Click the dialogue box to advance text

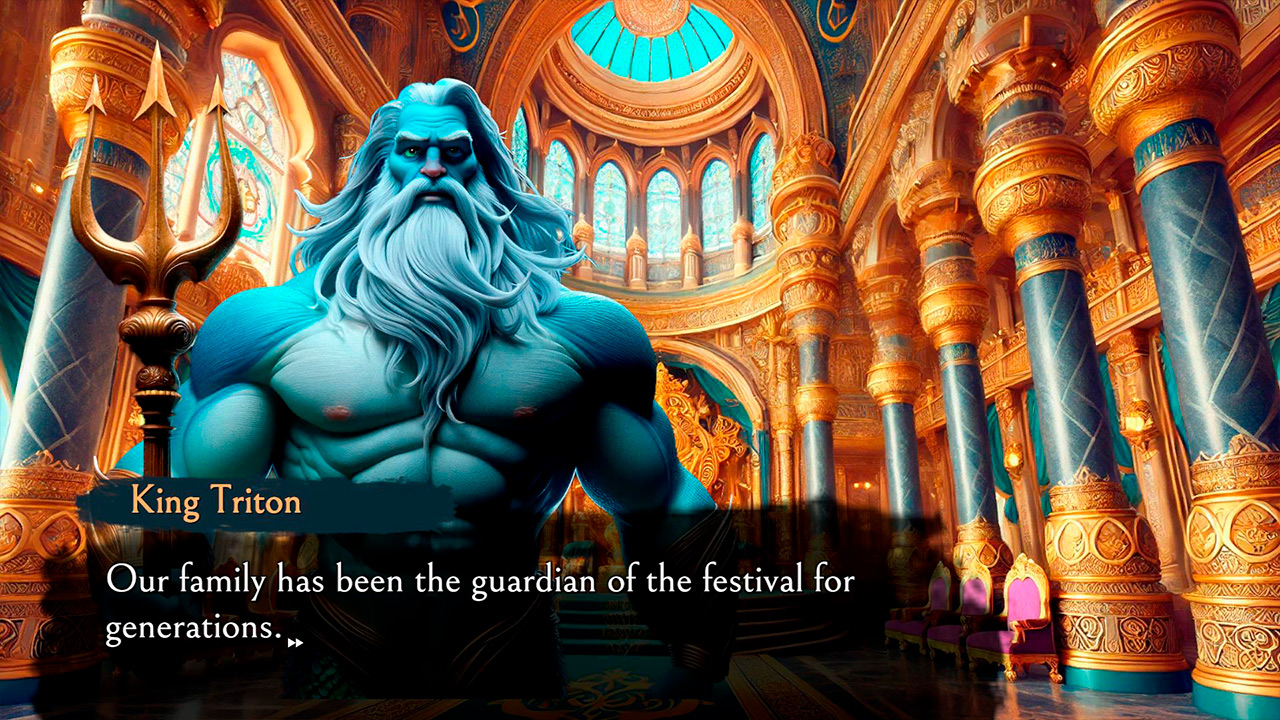coord(450,600)
